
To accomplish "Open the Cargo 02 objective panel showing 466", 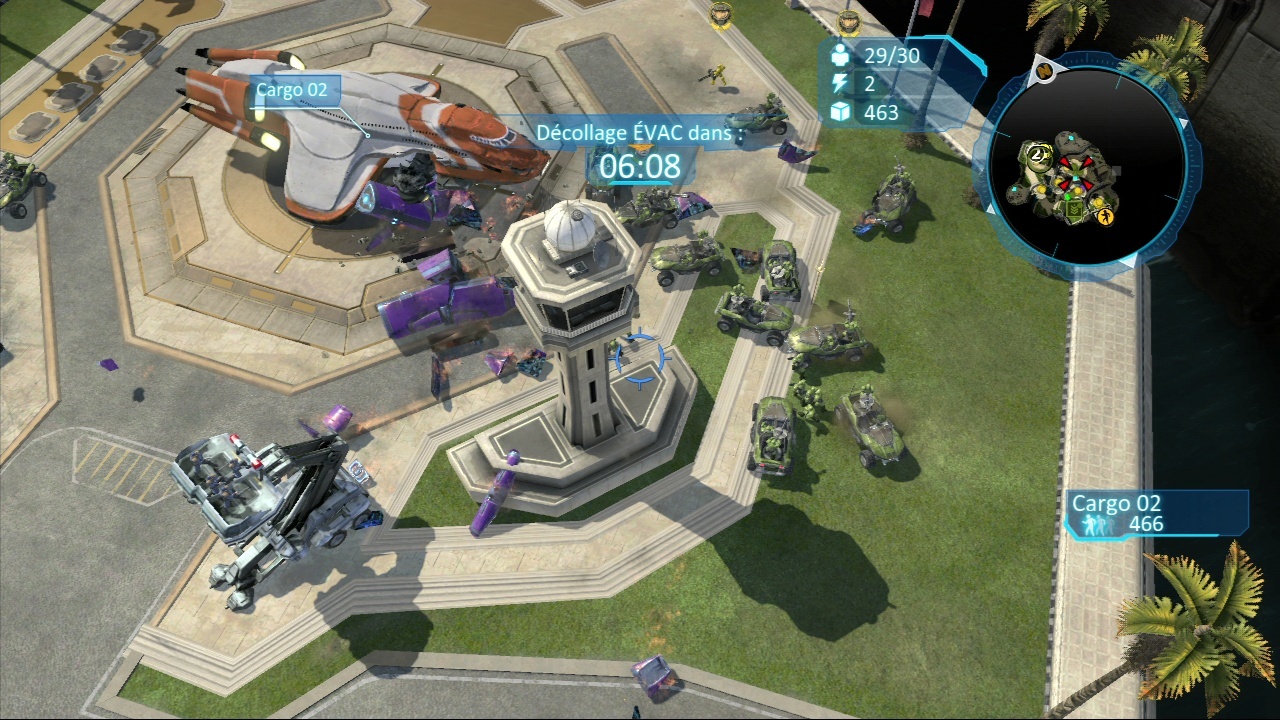I will coord(1157,514).
